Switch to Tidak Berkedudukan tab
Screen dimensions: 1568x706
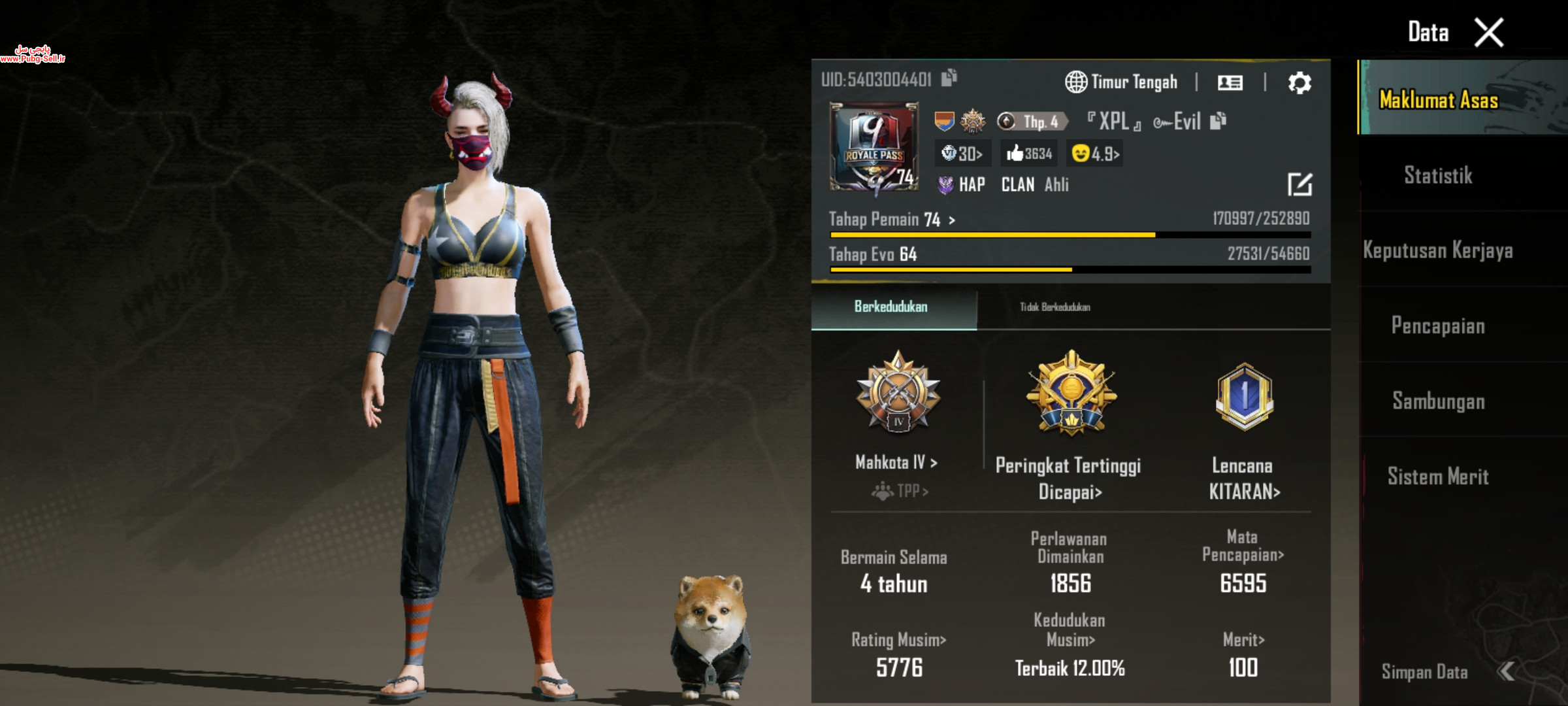click(1054, 307)
